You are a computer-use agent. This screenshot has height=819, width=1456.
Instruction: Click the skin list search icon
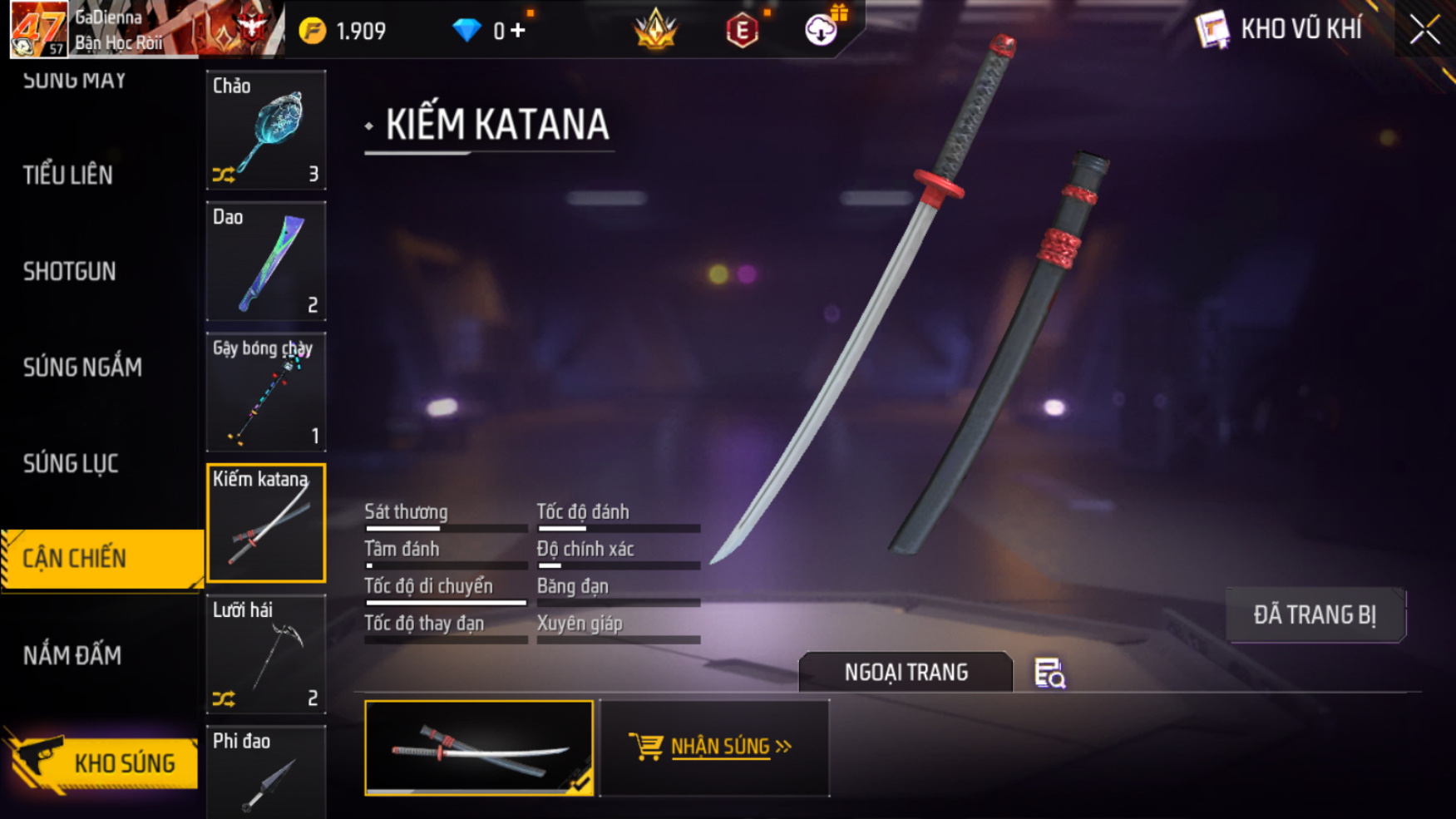[1049, 673]
